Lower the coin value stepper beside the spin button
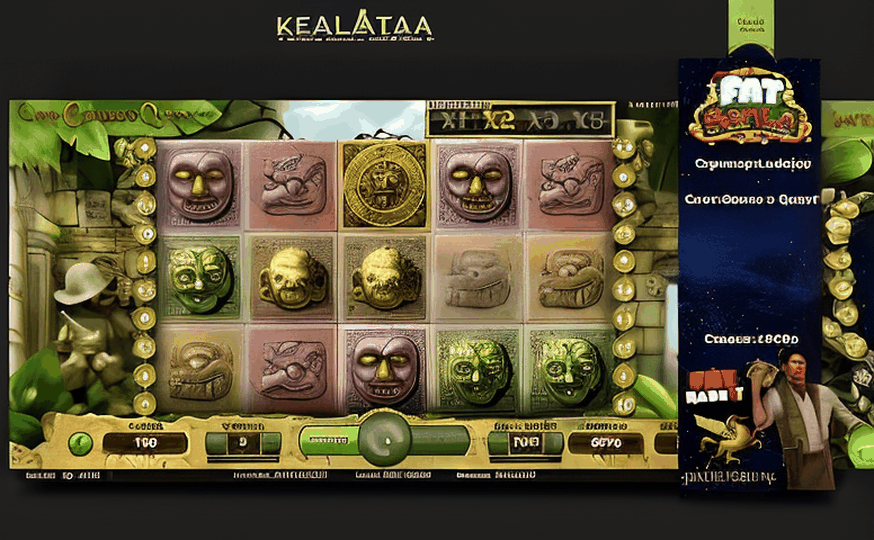Viewport: 874px width, 540px height. (499, 443)
